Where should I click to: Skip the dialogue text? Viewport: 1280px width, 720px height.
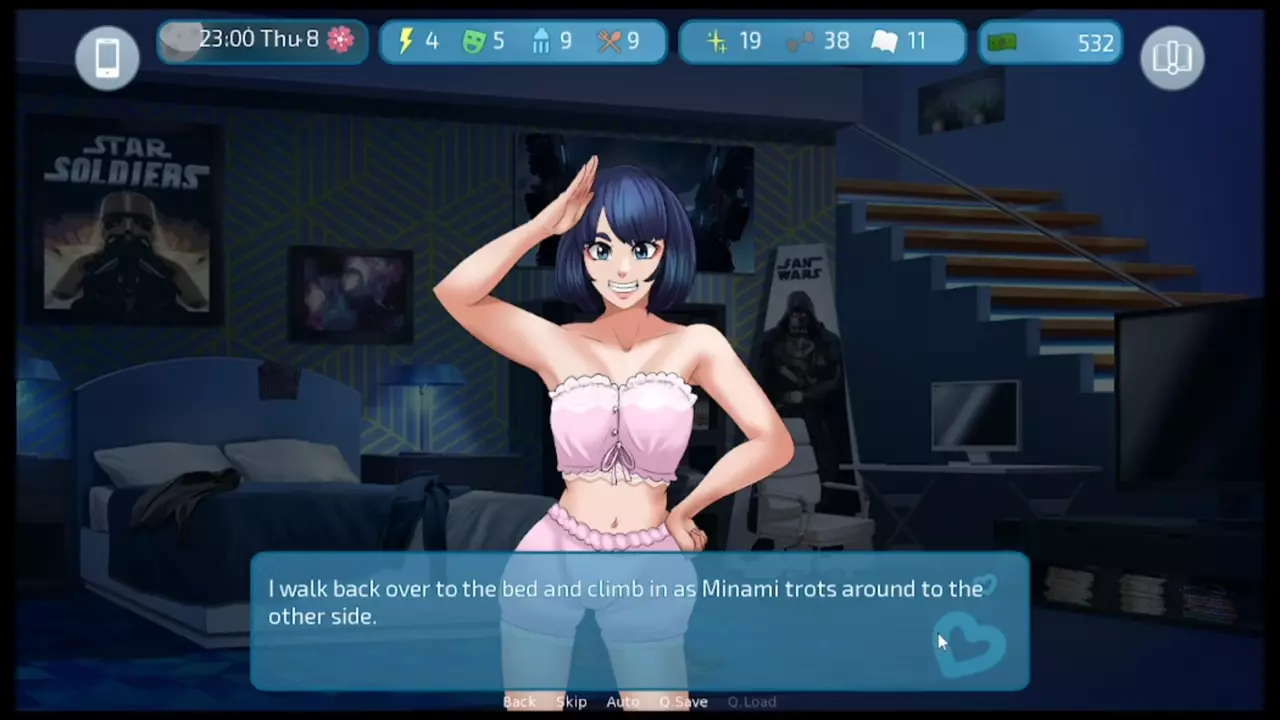tap(571, 702)
